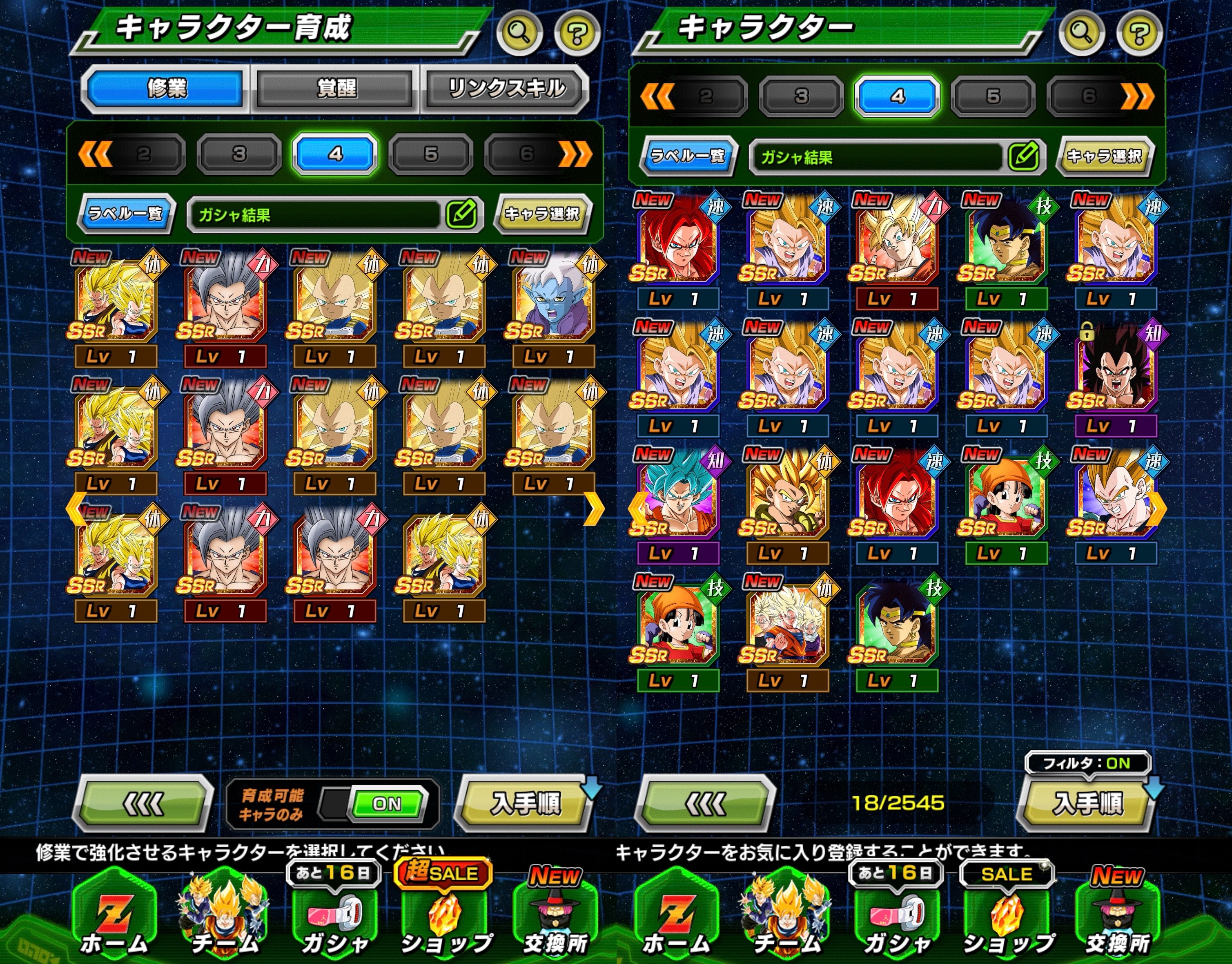Edit the ガシャ結果 label on キャラクター育成 screen
This screenshot has width=1232, height=964.
(x=461, y=214)
